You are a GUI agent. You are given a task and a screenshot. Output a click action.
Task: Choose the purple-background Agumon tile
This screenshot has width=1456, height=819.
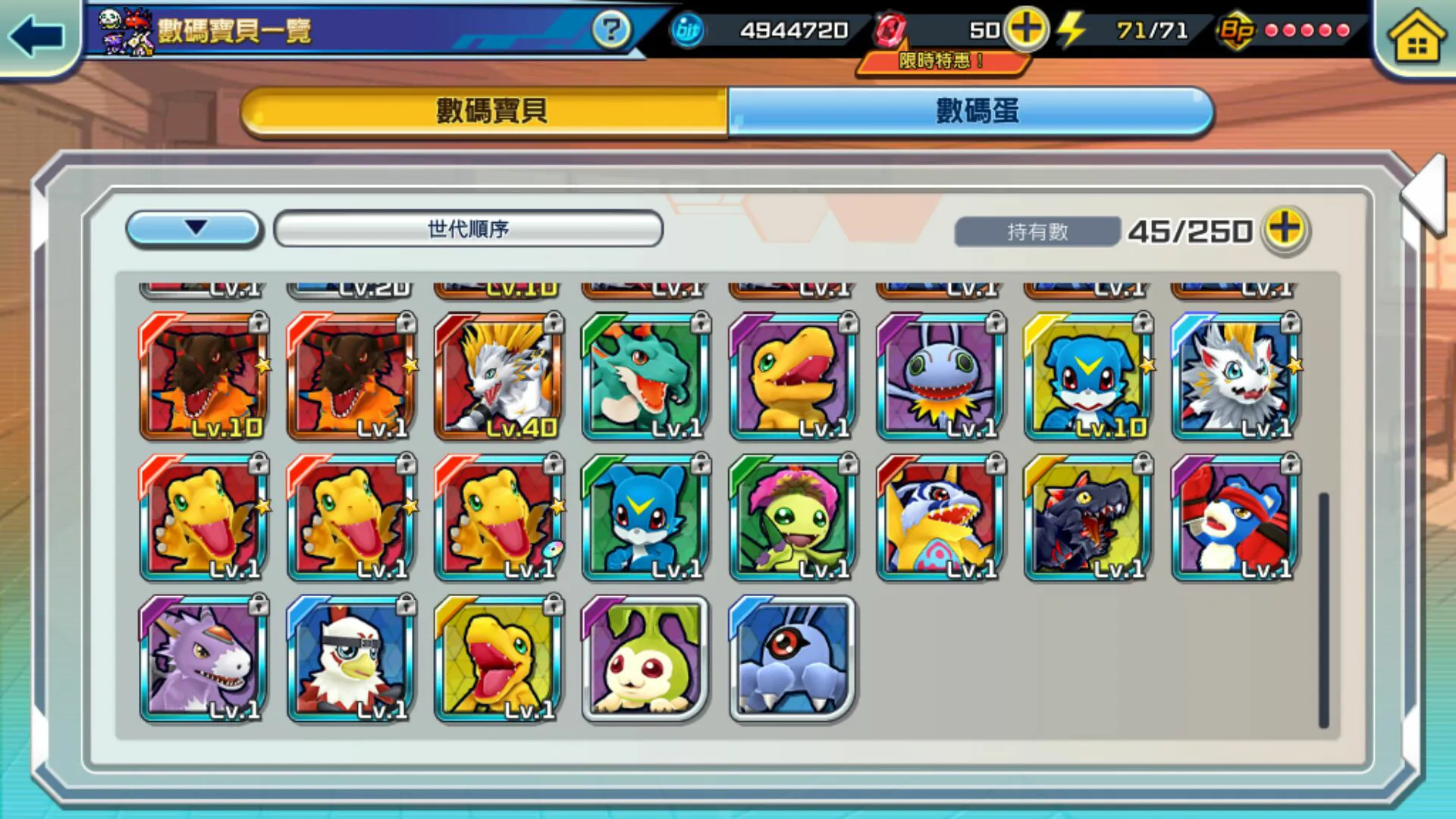[x=793, y=376]
